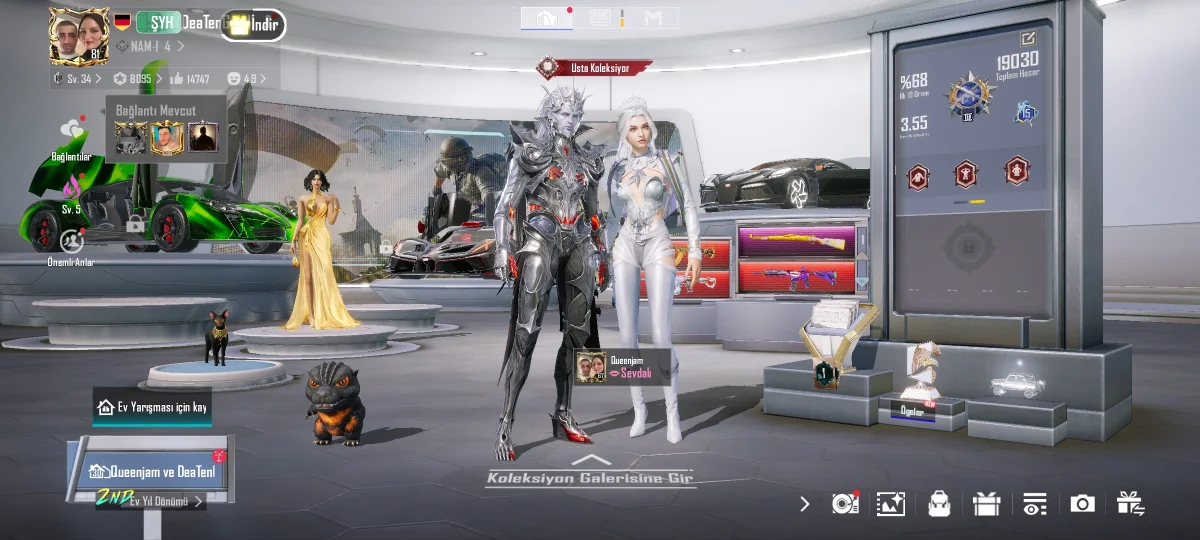
Task: Switch to the home space tab
Action: point(547,18)
